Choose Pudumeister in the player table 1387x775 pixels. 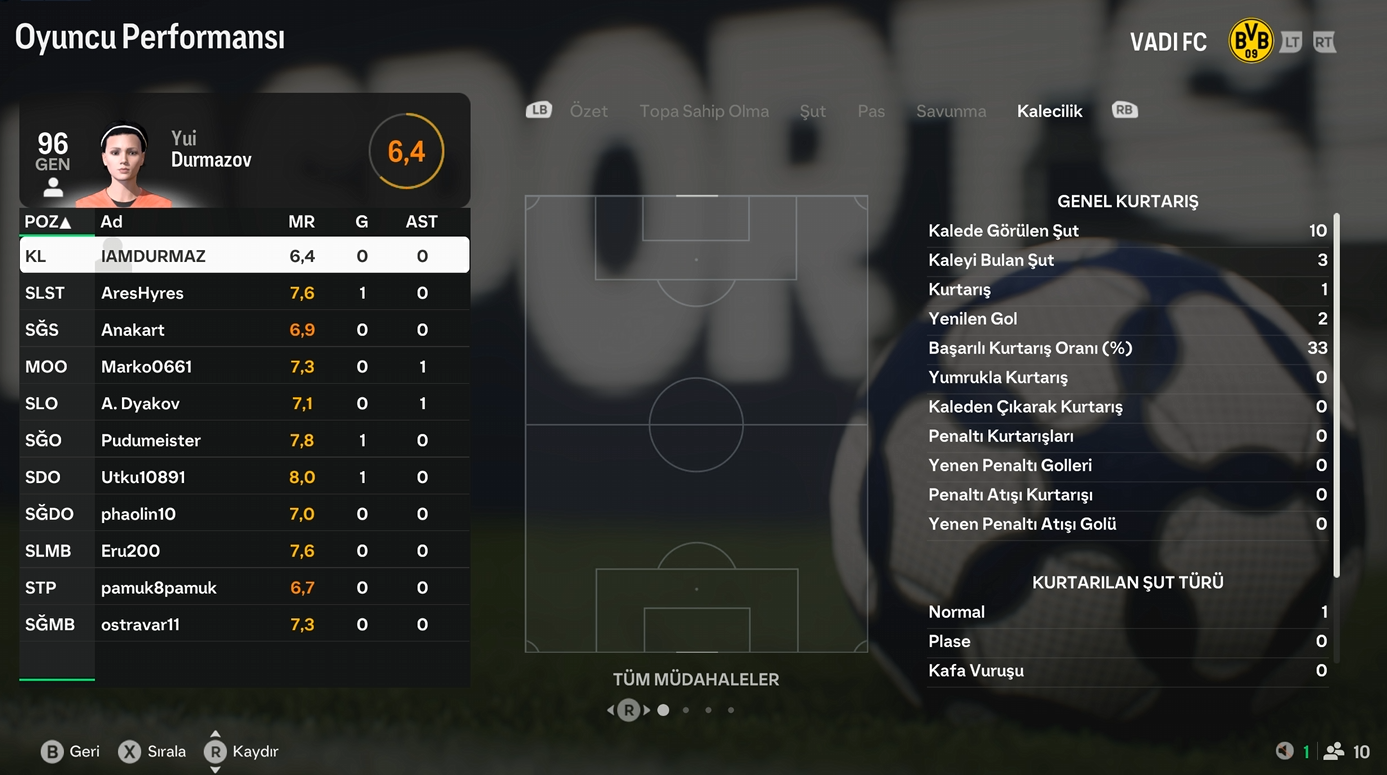244,441
